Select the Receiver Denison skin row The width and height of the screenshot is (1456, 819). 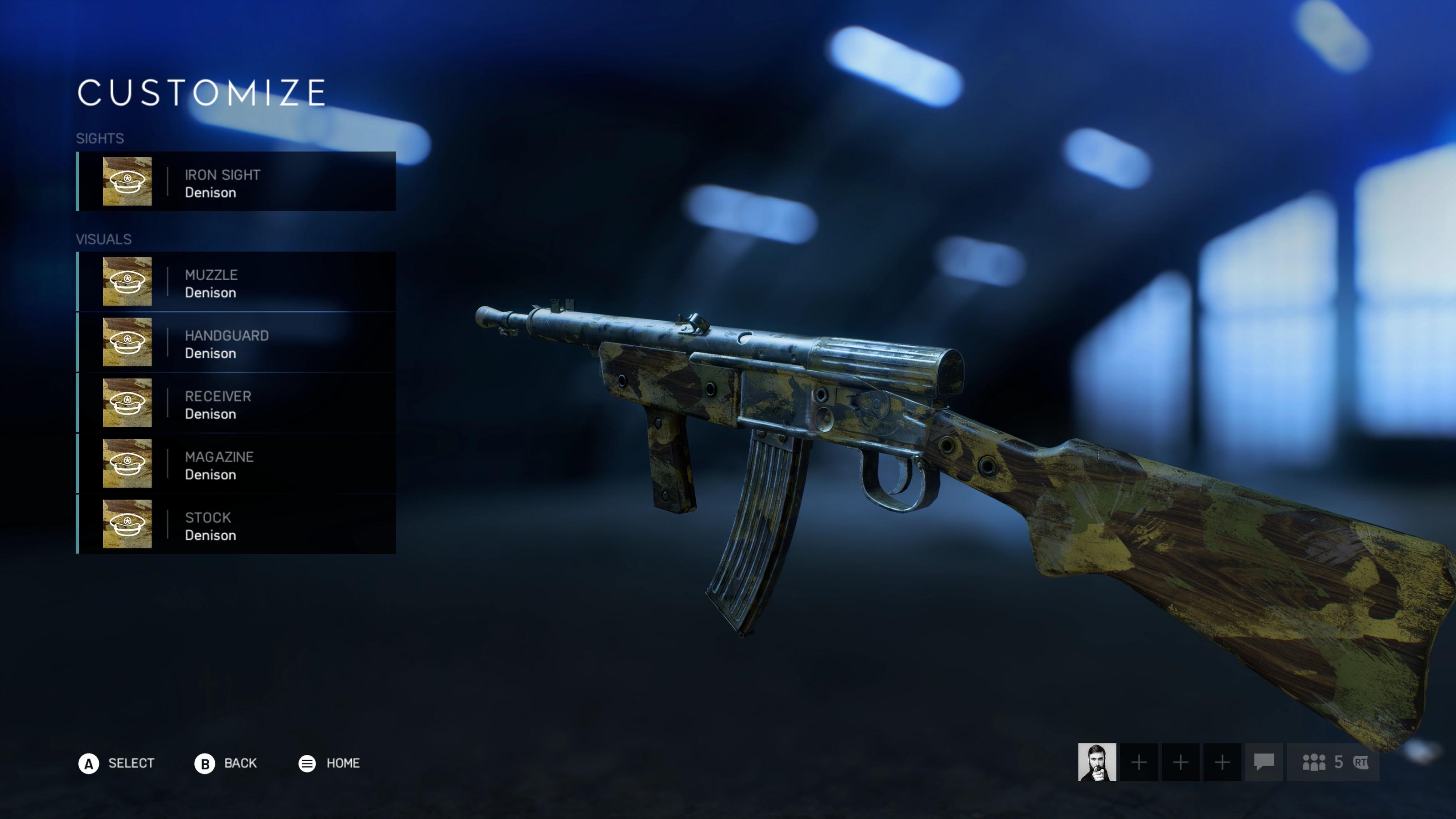(236, 403)
